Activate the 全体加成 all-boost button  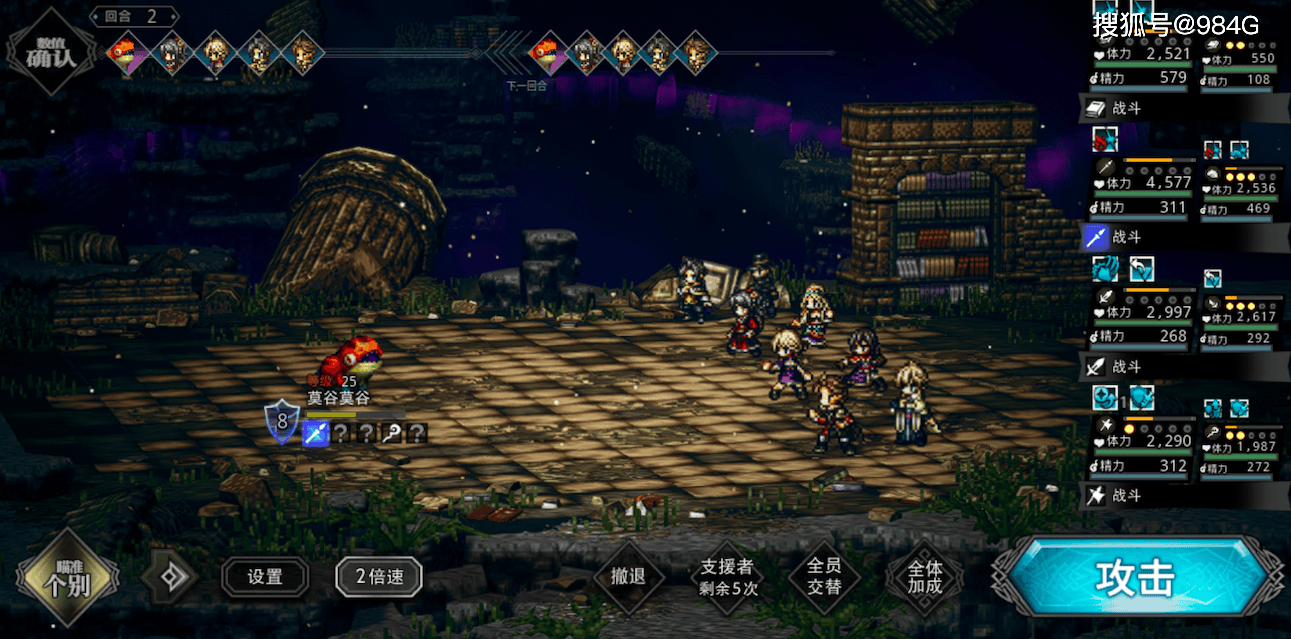(x=924, y=578)
